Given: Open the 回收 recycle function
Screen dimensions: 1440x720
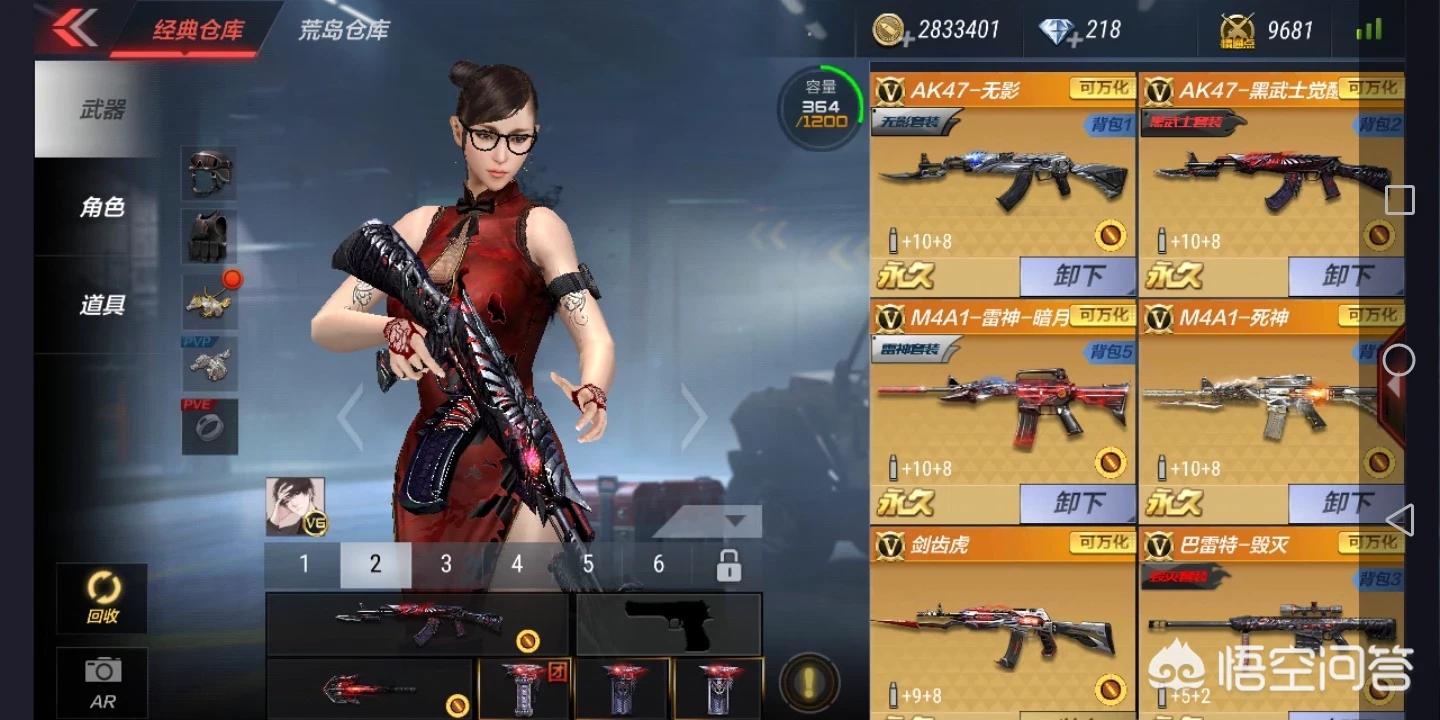Looking at the screenshot, I should tap(102, 597).
